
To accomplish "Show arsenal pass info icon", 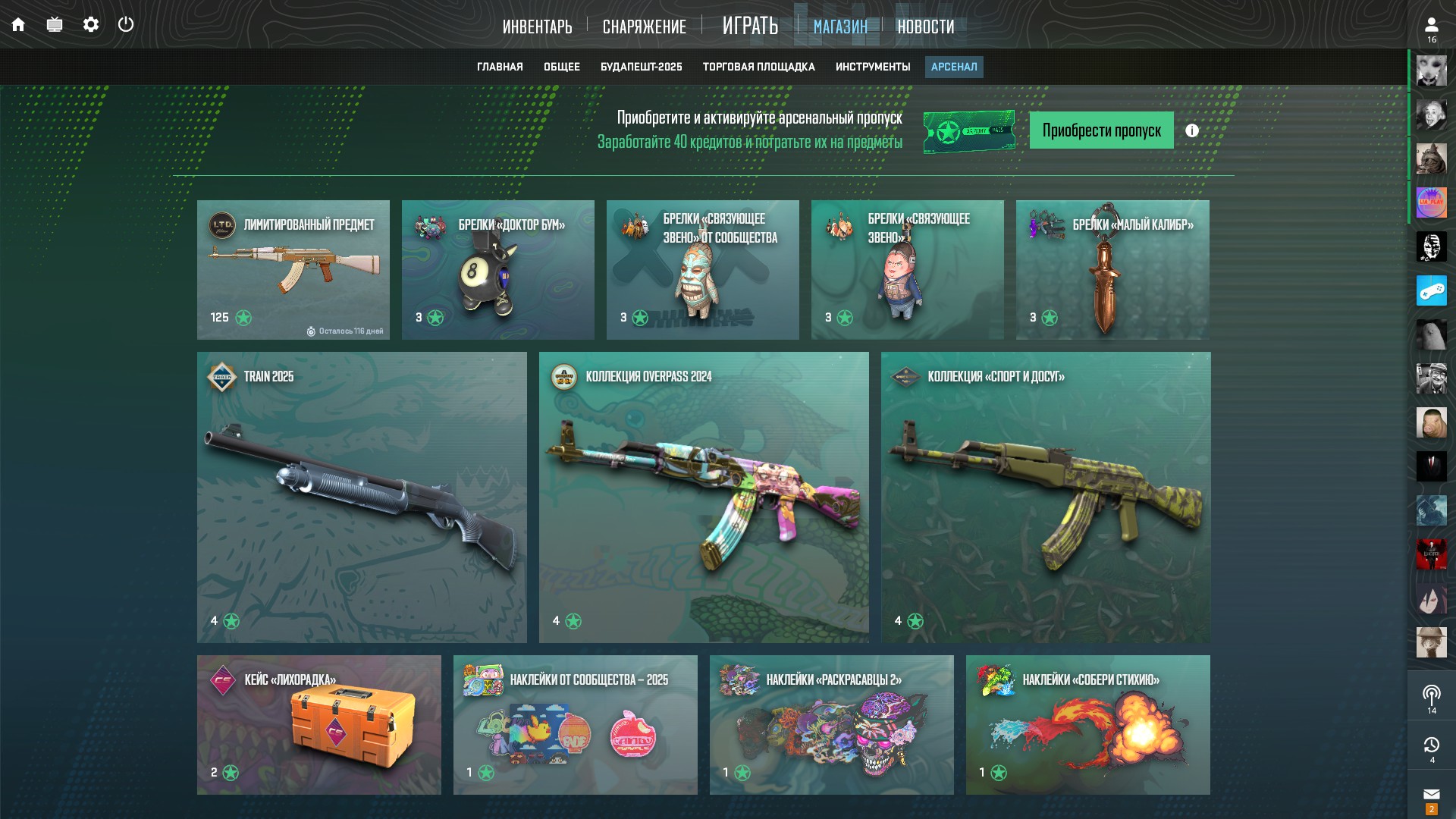I will (1192, 130).
